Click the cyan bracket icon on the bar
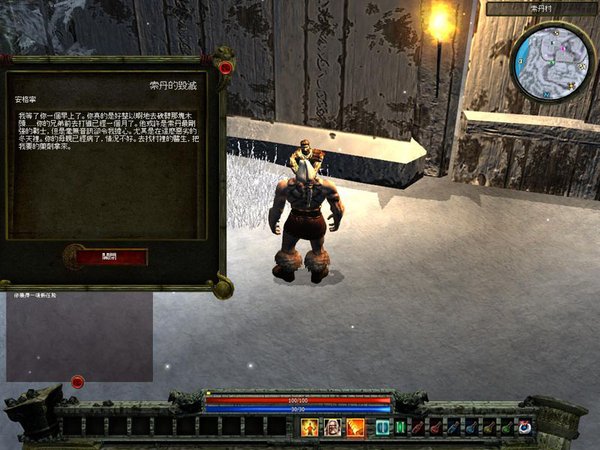Screen dimensions: 600x450 click(383, 427)
